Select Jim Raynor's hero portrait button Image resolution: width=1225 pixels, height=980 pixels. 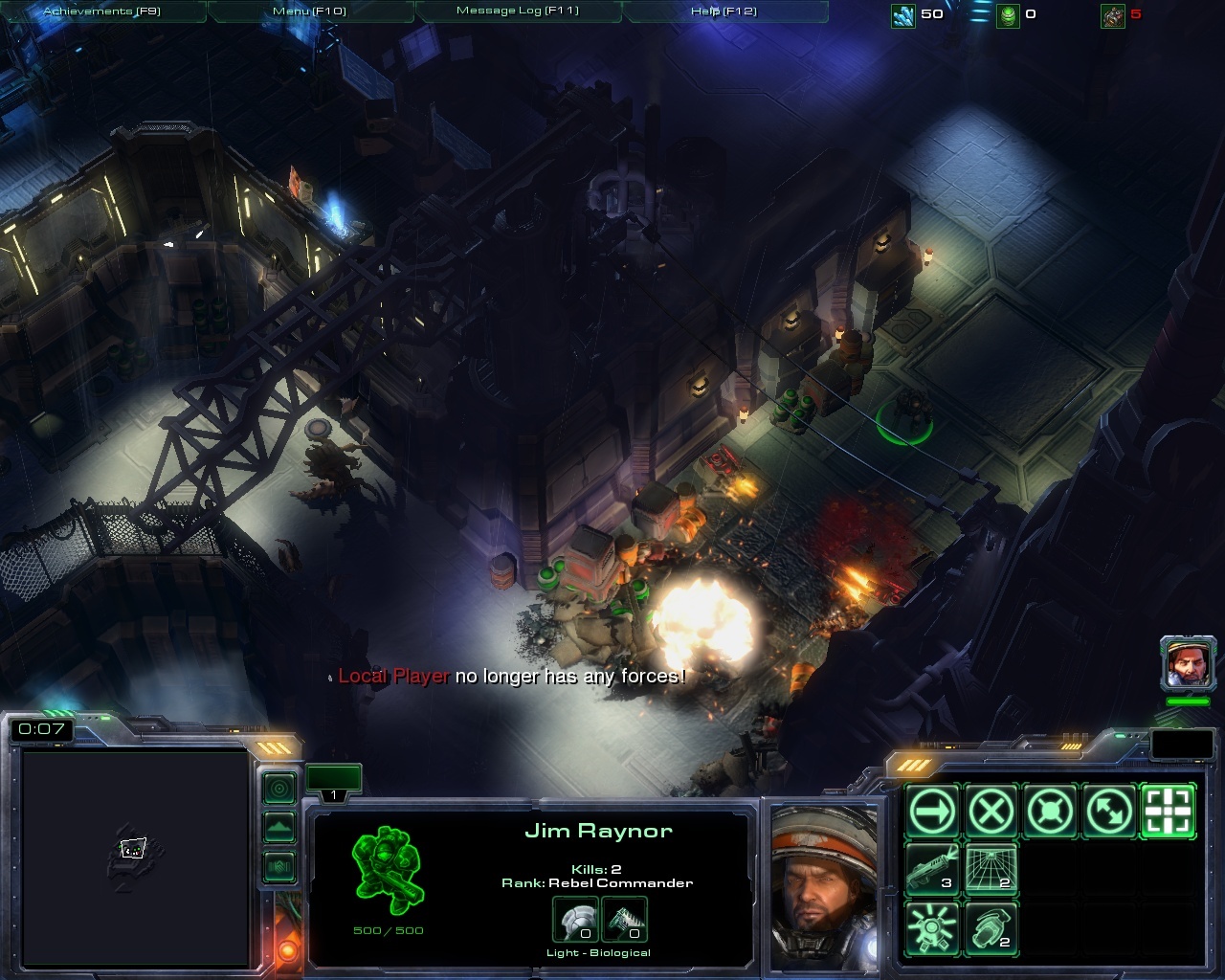pyautogui.click(x=1188, y=663)
